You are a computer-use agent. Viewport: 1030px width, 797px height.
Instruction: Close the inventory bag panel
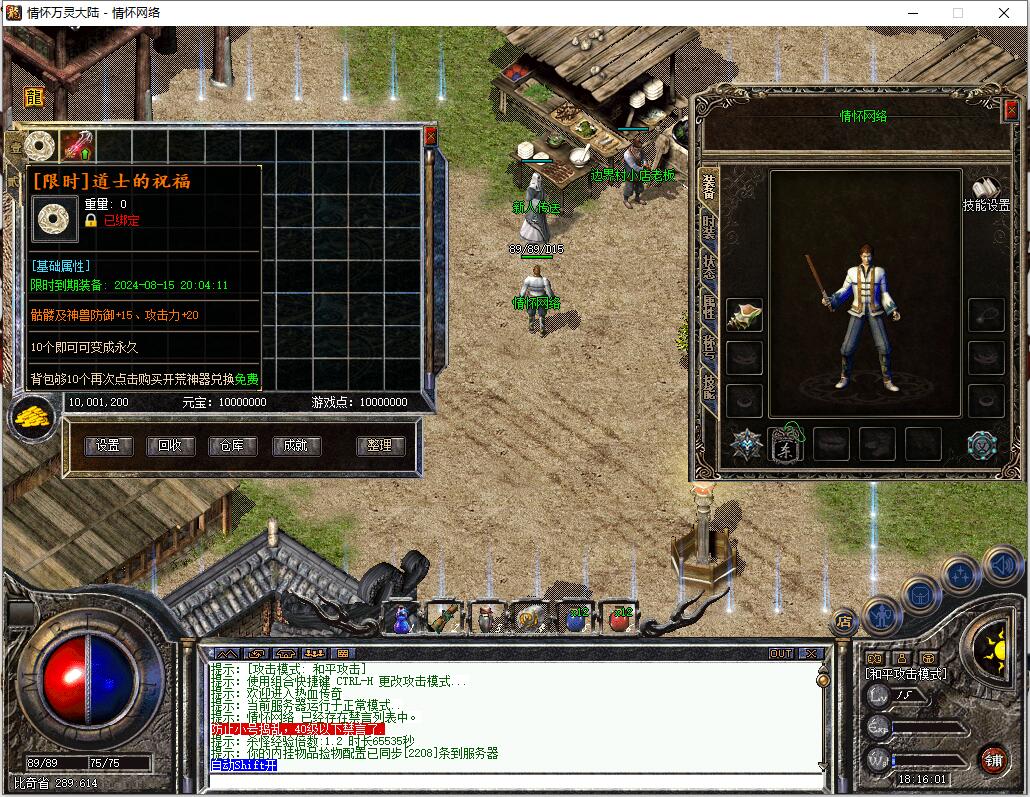431,135
